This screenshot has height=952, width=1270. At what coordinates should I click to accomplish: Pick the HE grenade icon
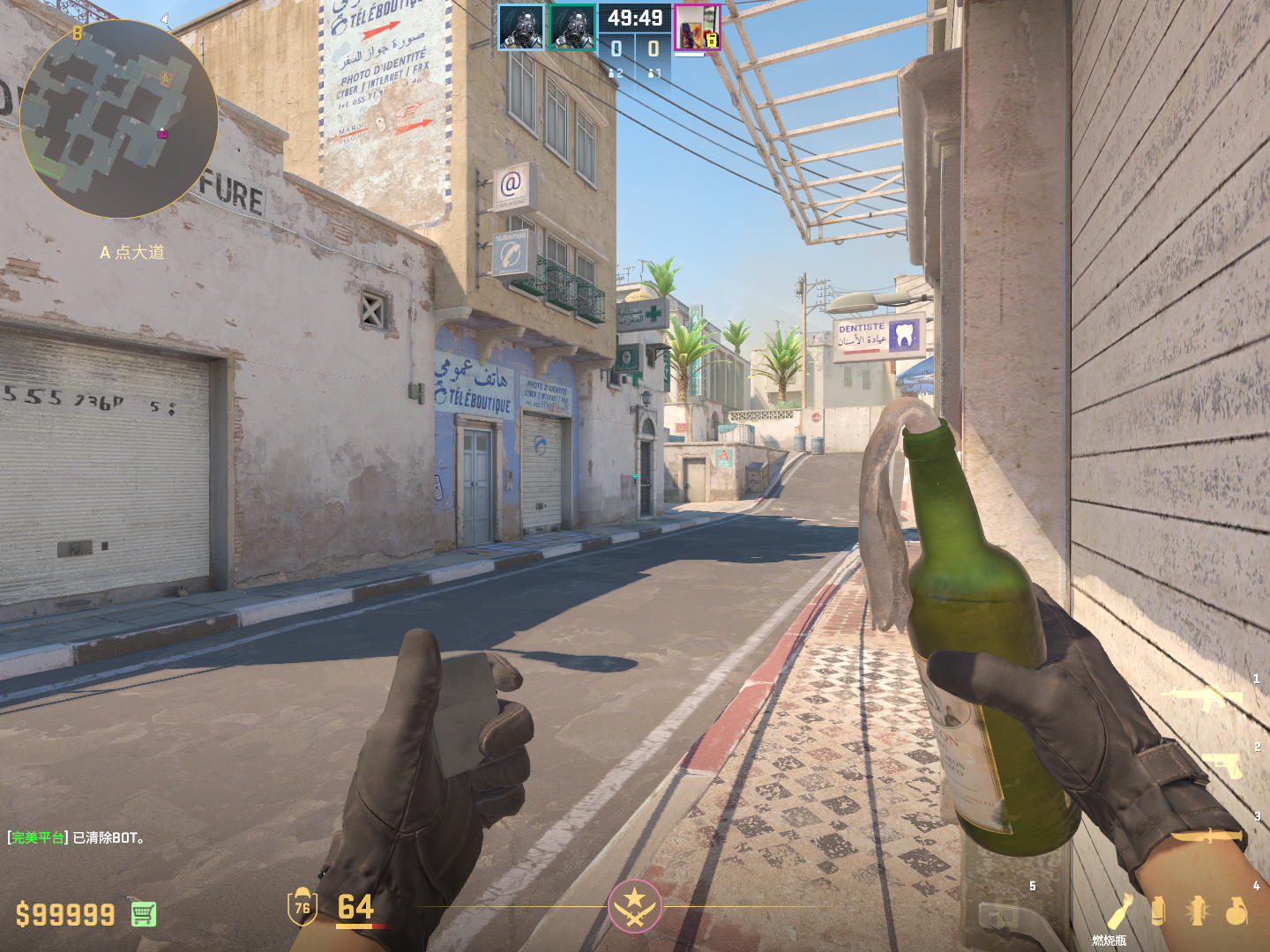coord(1236,911)
